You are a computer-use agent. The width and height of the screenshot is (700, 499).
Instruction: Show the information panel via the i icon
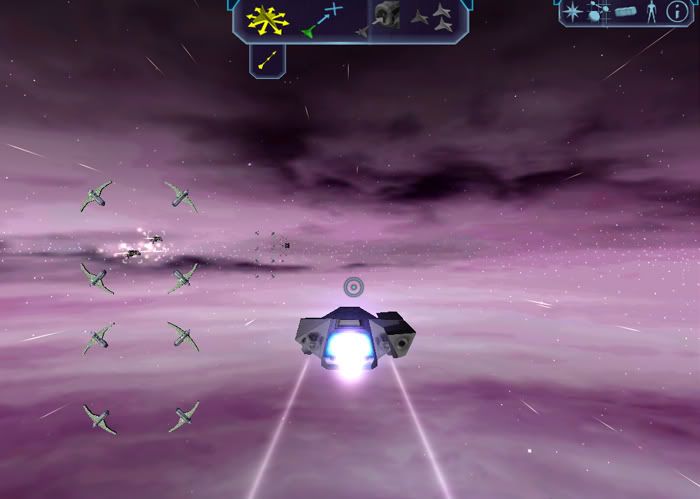click(678, 12)
